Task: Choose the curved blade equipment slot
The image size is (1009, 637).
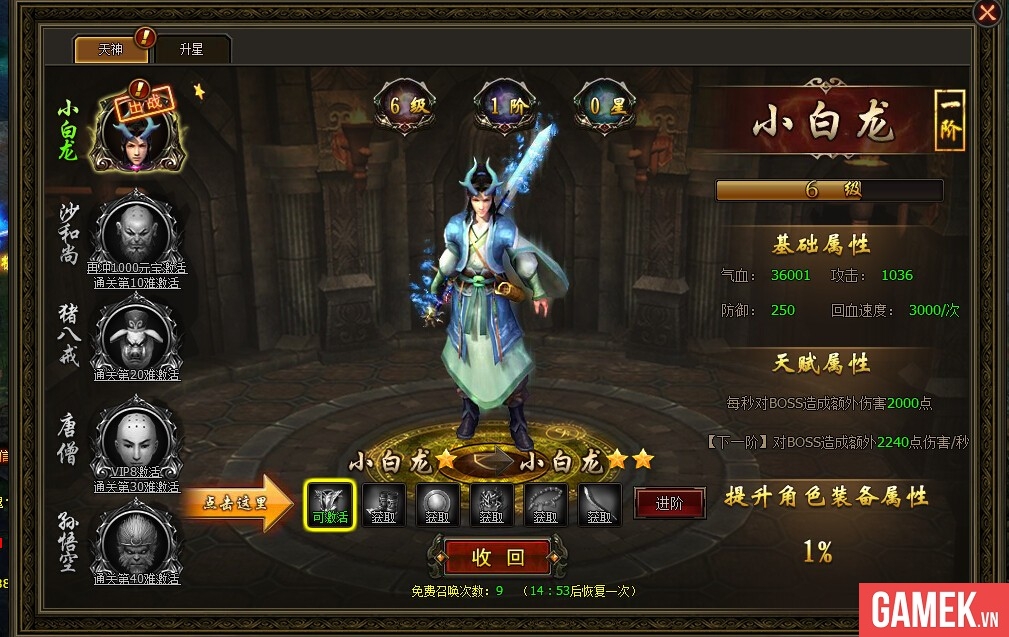Action: point(600,505)
